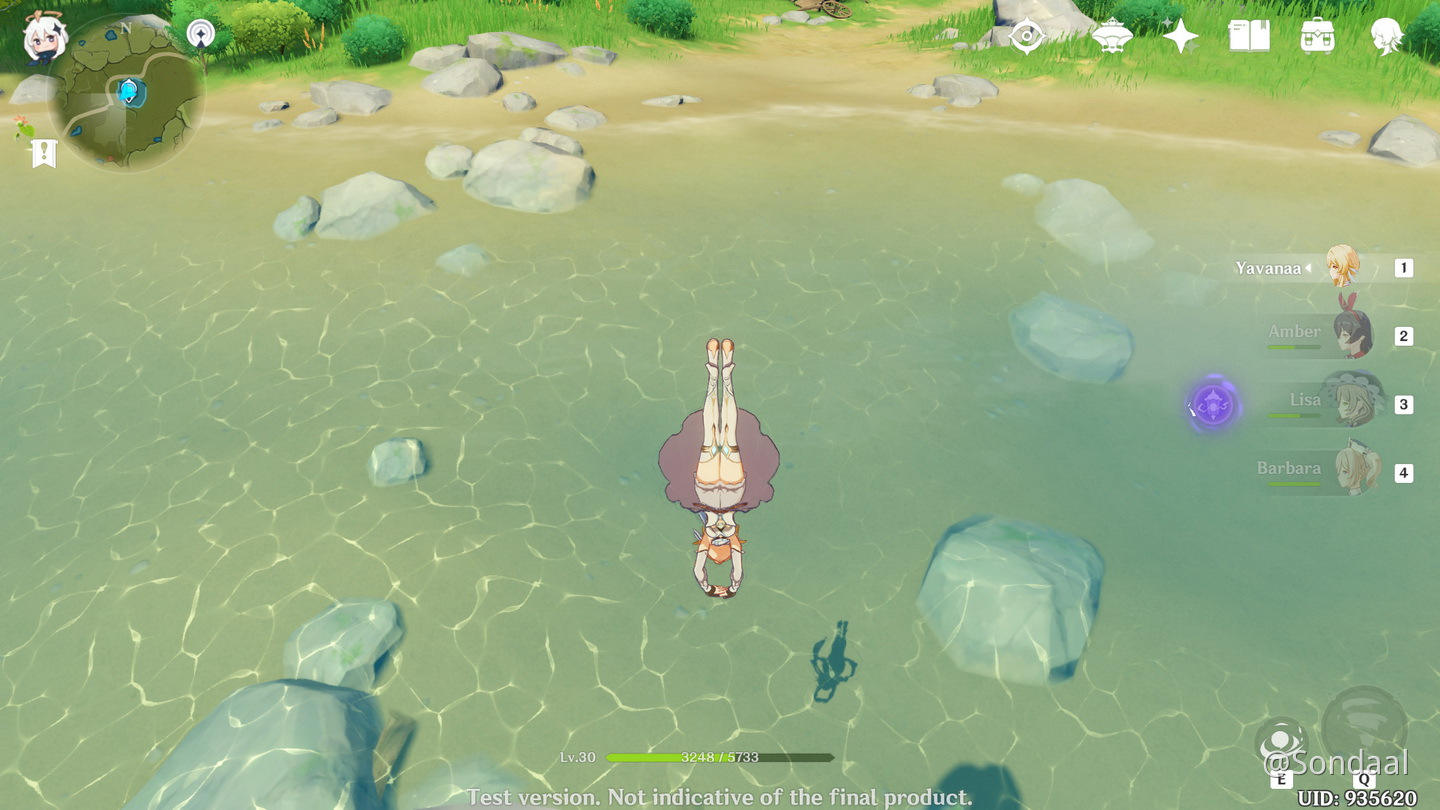Image resolution: width=1440 pixels, height=810 pixels.
Task: Open the Paimon menu
Action: pyautogui.click(x=45, y=38)
